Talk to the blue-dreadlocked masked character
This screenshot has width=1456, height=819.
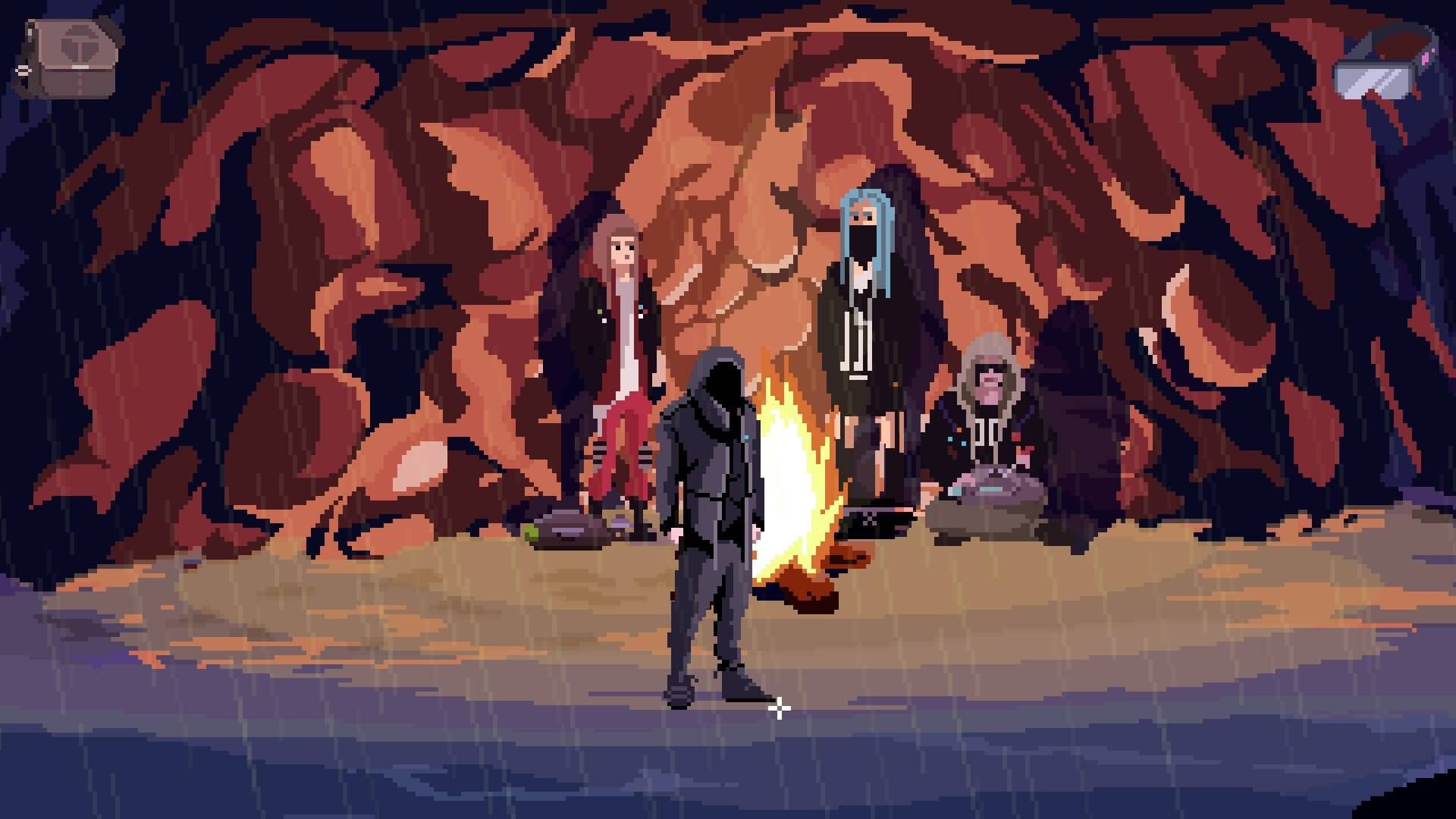point(864,250)
